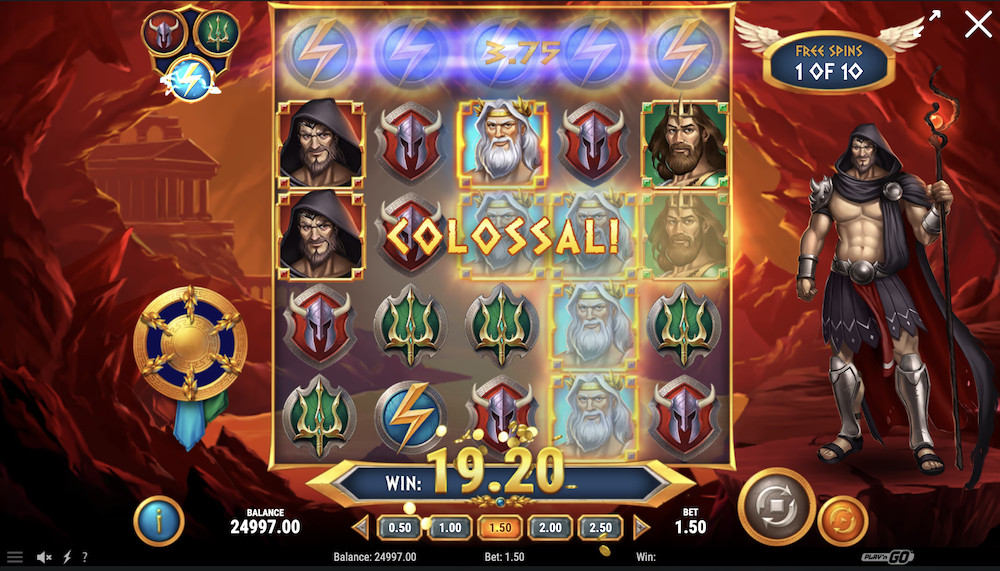Open the hamburger menu
Viewport: 1000px width, 571px height.
(x=15, y=557)
